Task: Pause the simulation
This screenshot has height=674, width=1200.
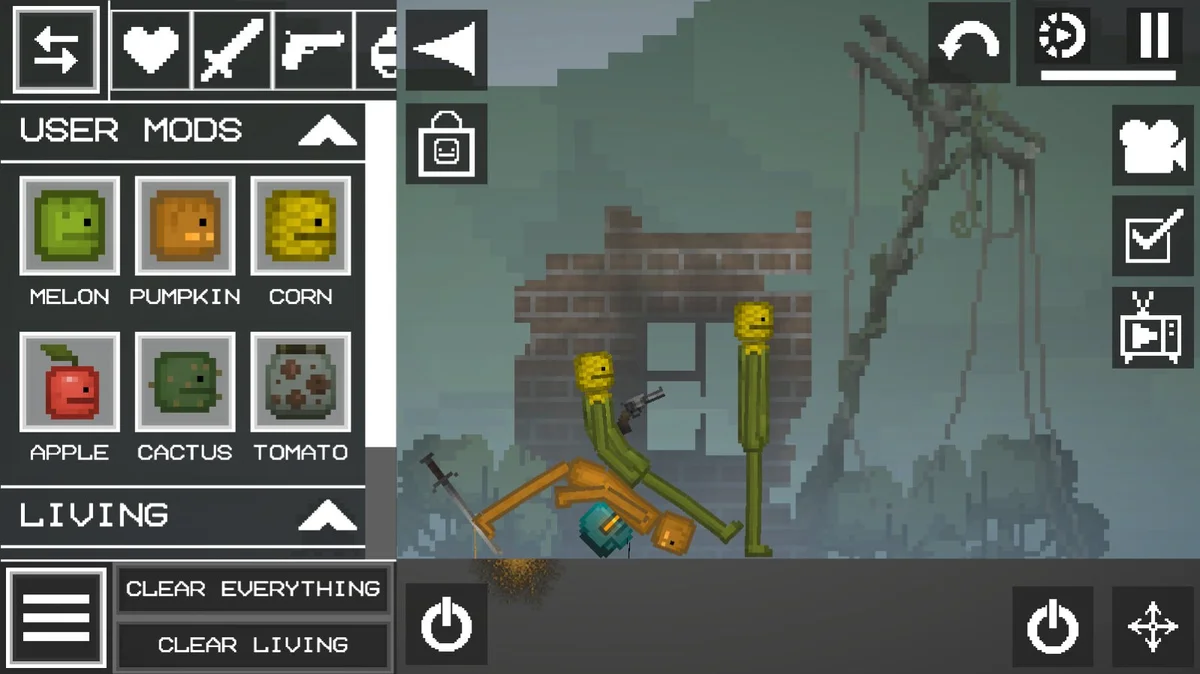Action: tap(1154, 37)
